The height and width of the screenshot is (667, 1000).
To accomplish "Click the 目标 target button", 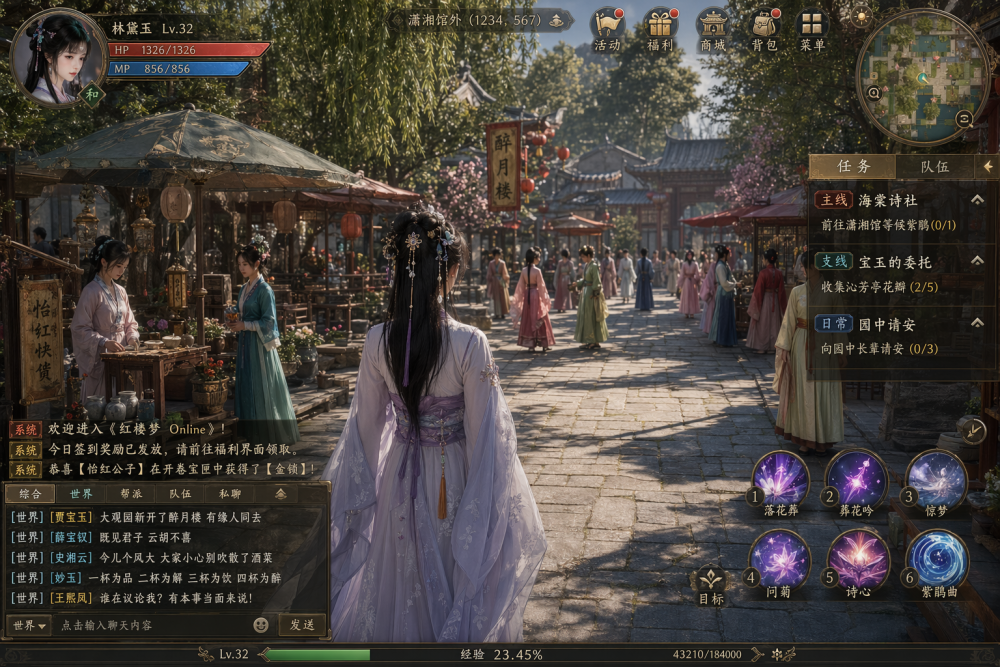I will (711, 584).
